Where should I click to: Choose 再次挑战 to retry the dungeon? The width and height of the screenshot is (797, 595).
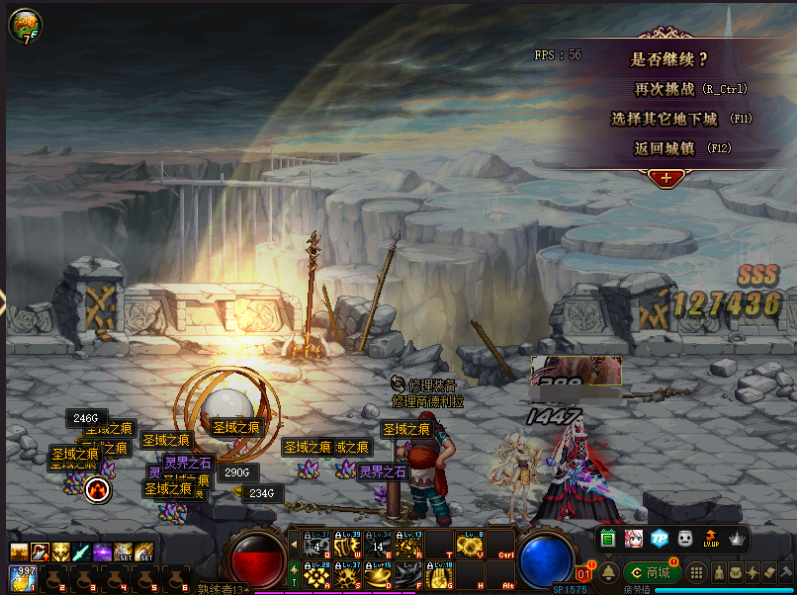tap(690, 89)
